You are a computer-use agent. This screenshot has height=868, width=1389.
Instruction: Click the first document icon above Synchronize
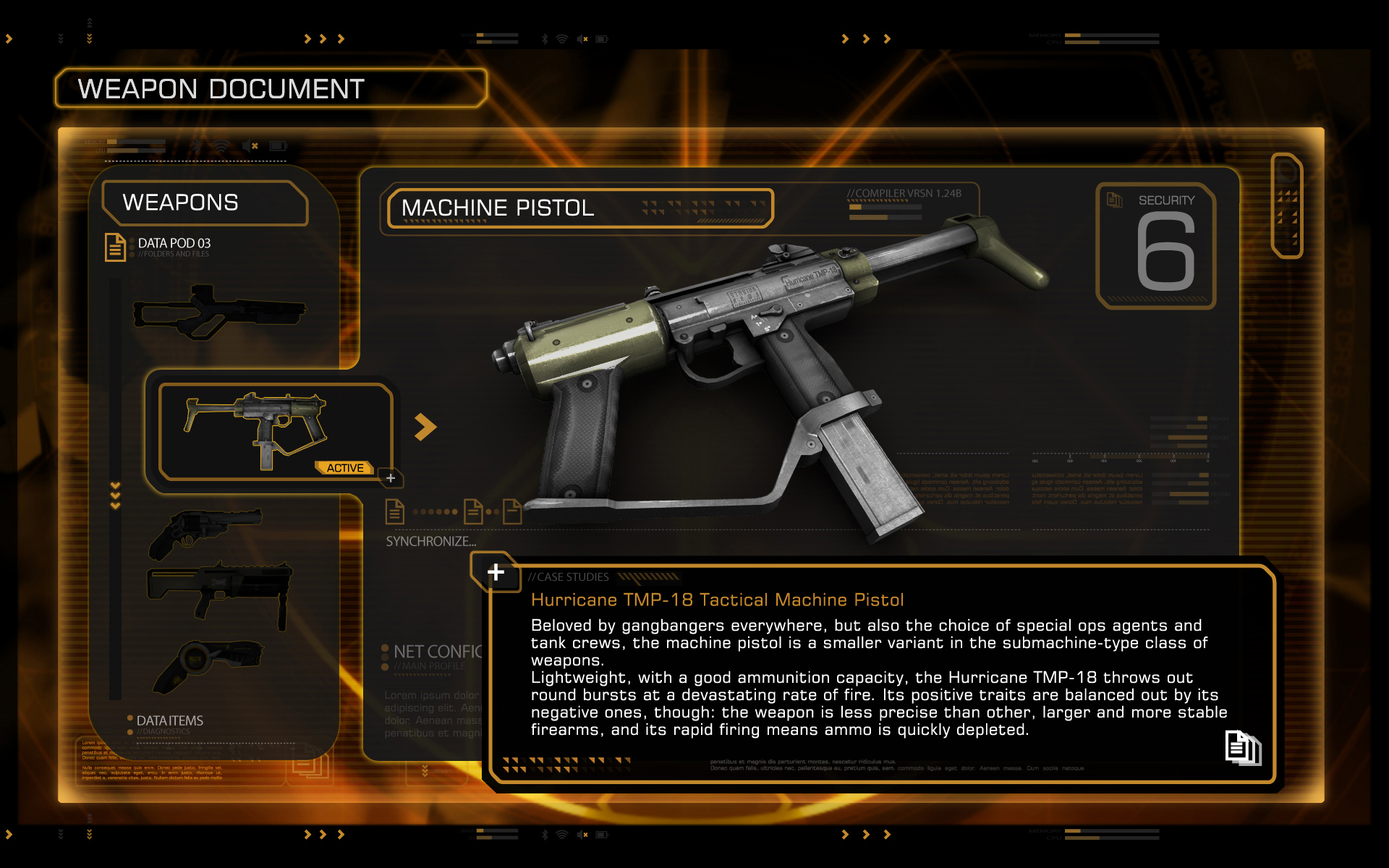394,511
